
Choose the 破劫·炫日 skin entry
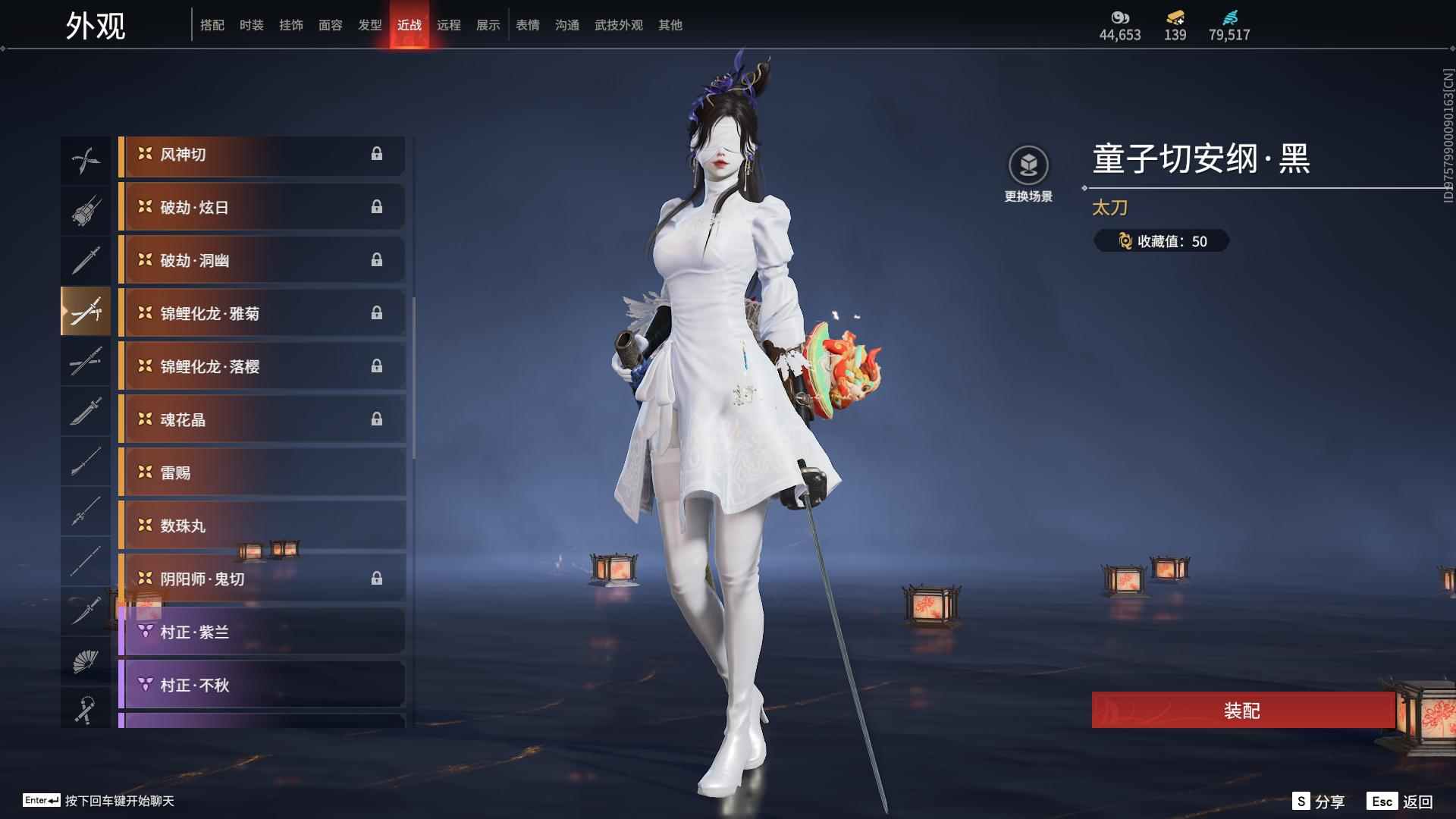pos(262,208)
